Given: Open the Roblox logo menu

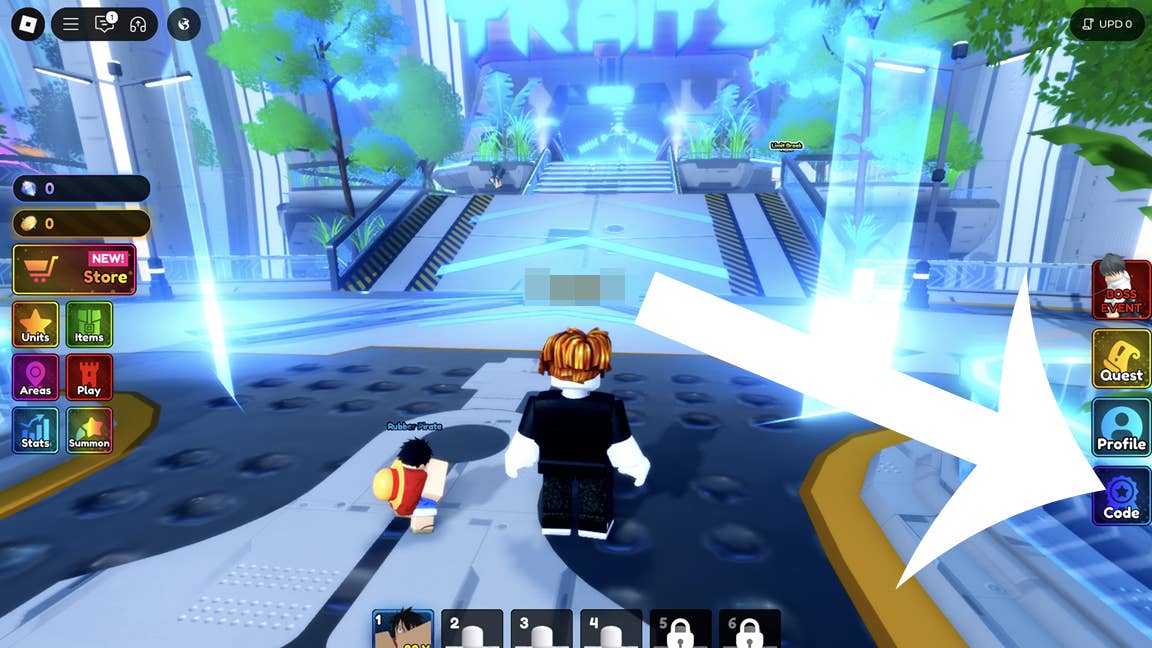Looking at the screenshot, I should pyautogui.click(x=28, y=24).
